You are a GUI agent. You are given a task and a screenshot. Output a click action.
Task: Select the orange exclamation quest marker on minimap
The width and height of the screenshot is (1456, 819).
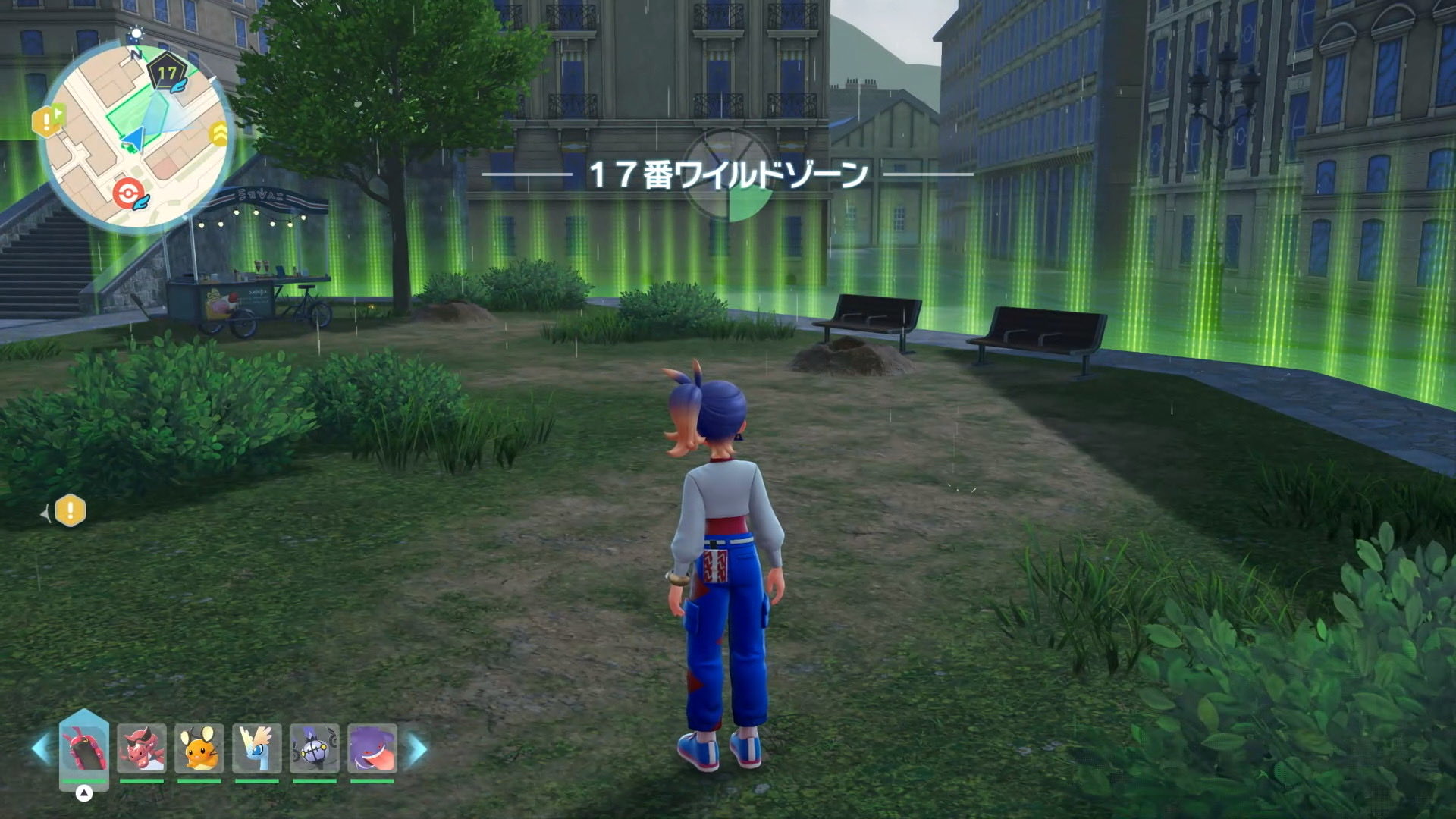(x=47, y=120)
